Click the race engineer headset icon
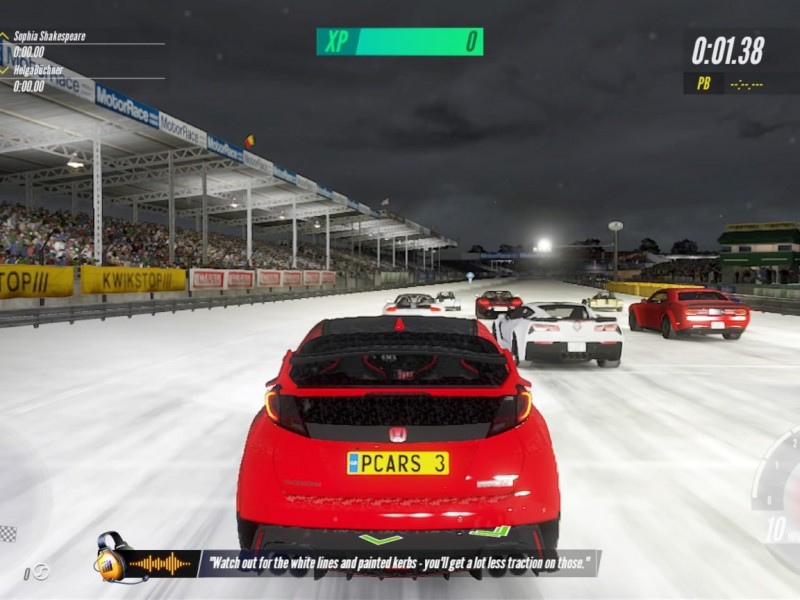The width and height of the screenshot is (800, 600). pos(109,559)
